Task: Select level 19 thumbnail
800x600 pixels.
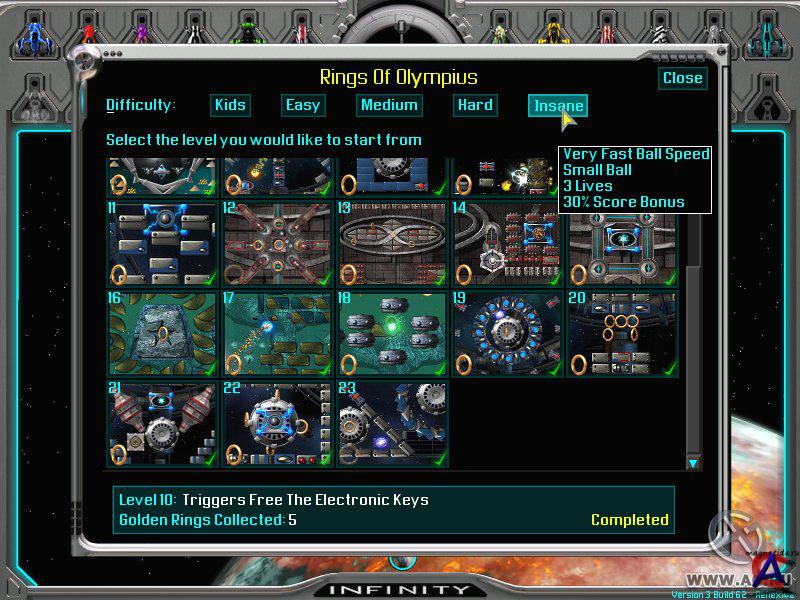Action: (x=506, y=334)
